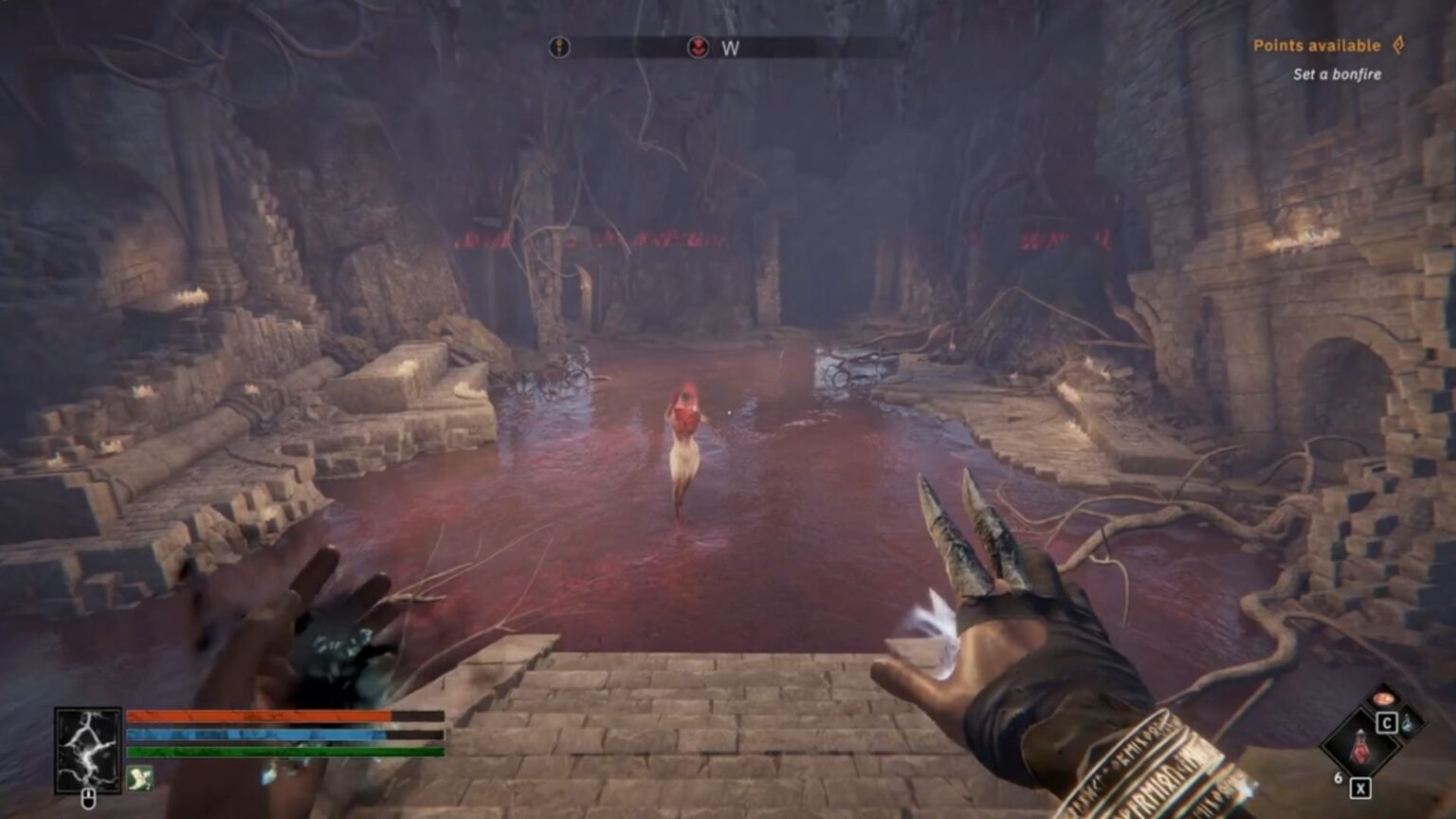Click the orange item bound to C
The image size is (1456, 819).
tap(1386, 699)
